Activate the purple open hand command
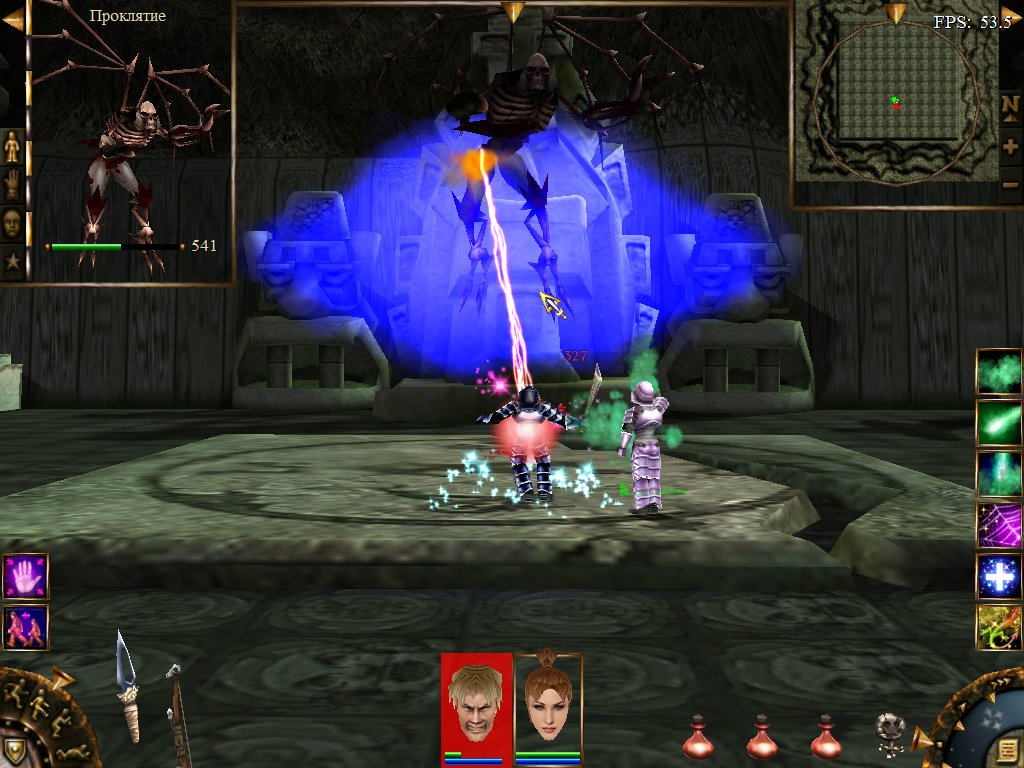Image resolution: width=1024 pixels, height=768 pixels. click(x=25, y=577)
